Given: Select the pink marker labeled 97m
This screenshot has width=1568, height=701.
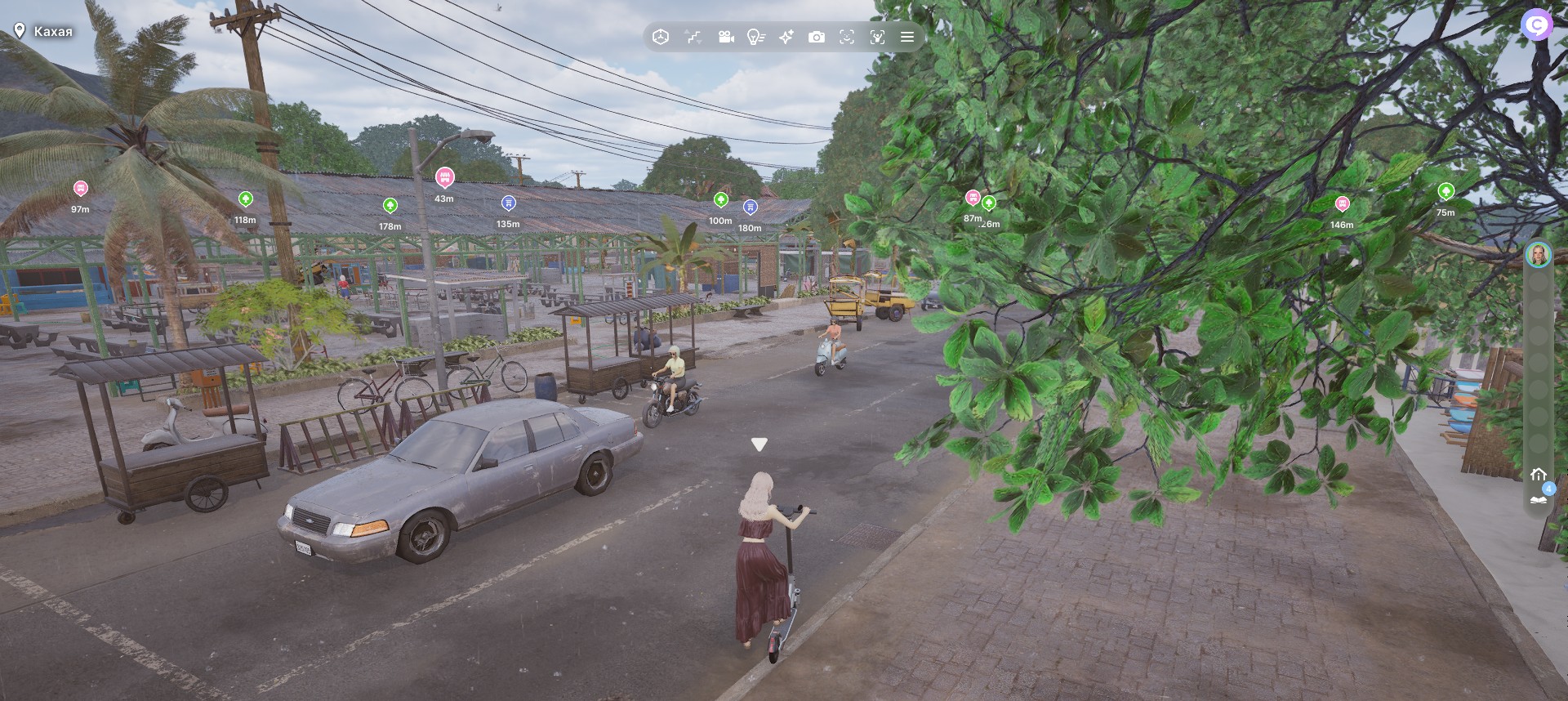Looking at the screenshot, I should coord(80,189).
